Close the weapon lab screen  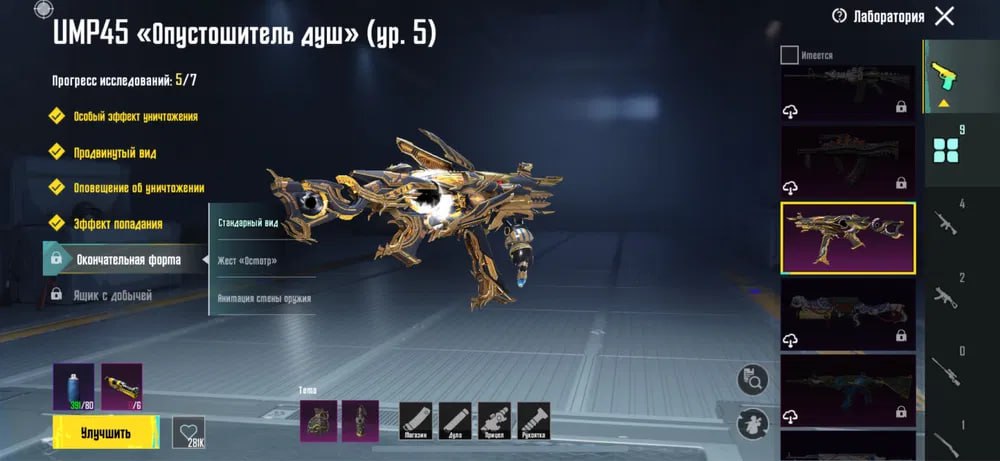[943, 16]
